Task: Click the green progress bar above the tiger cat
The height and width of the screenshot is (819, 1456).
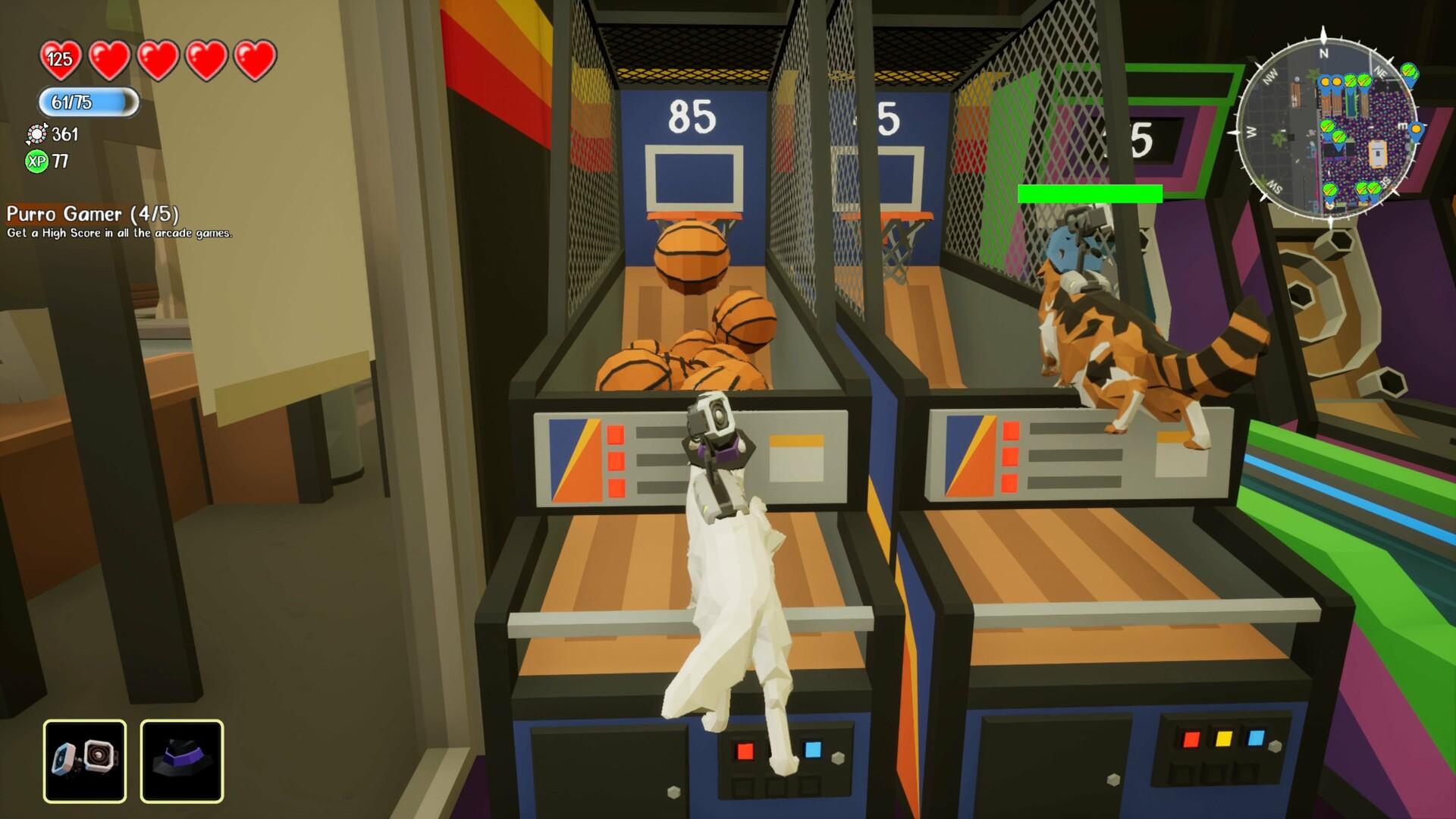Action: pyautogui.click(x=1090, y=194)
